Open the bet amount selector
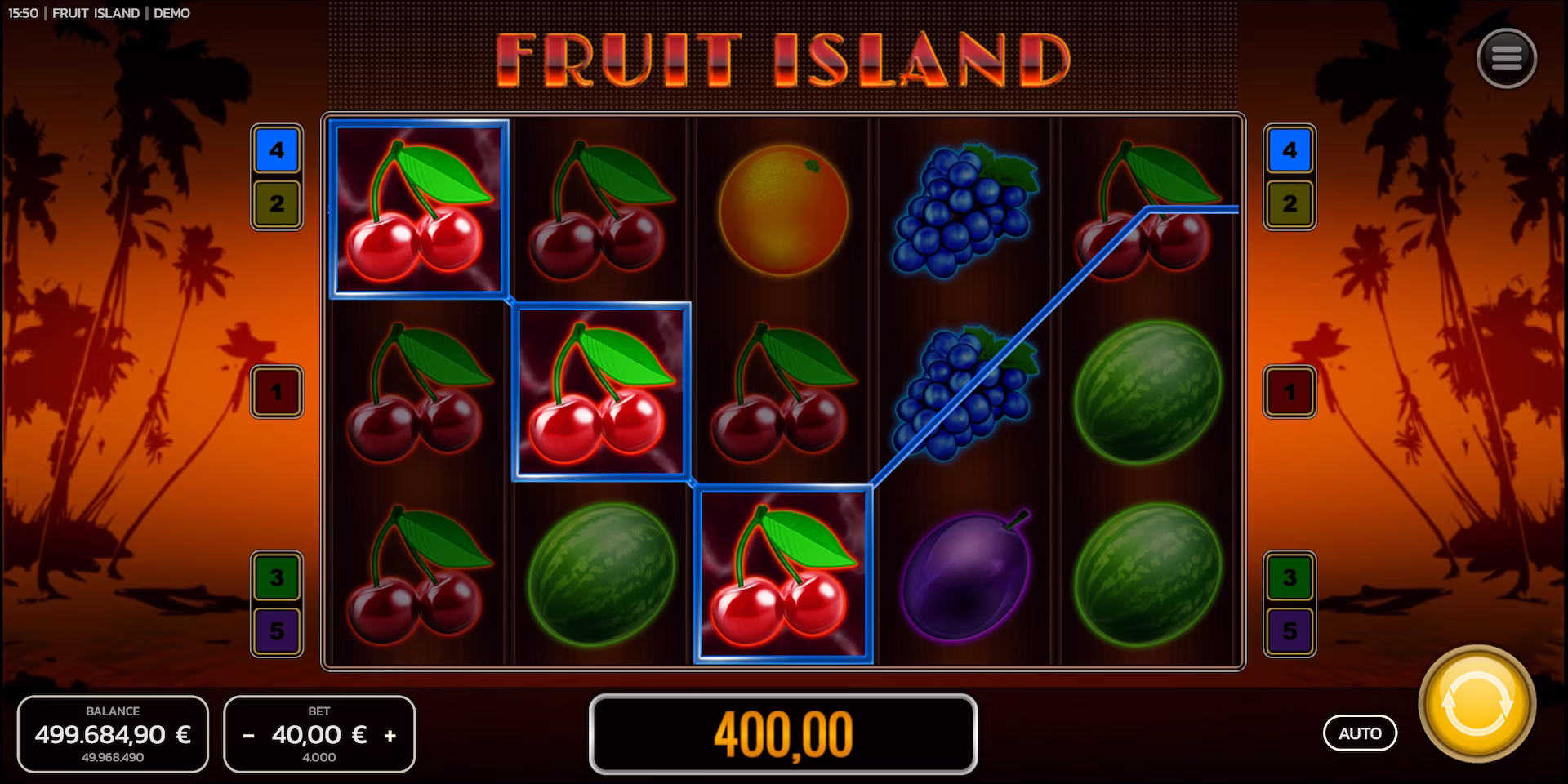 [x=319, y=734]
